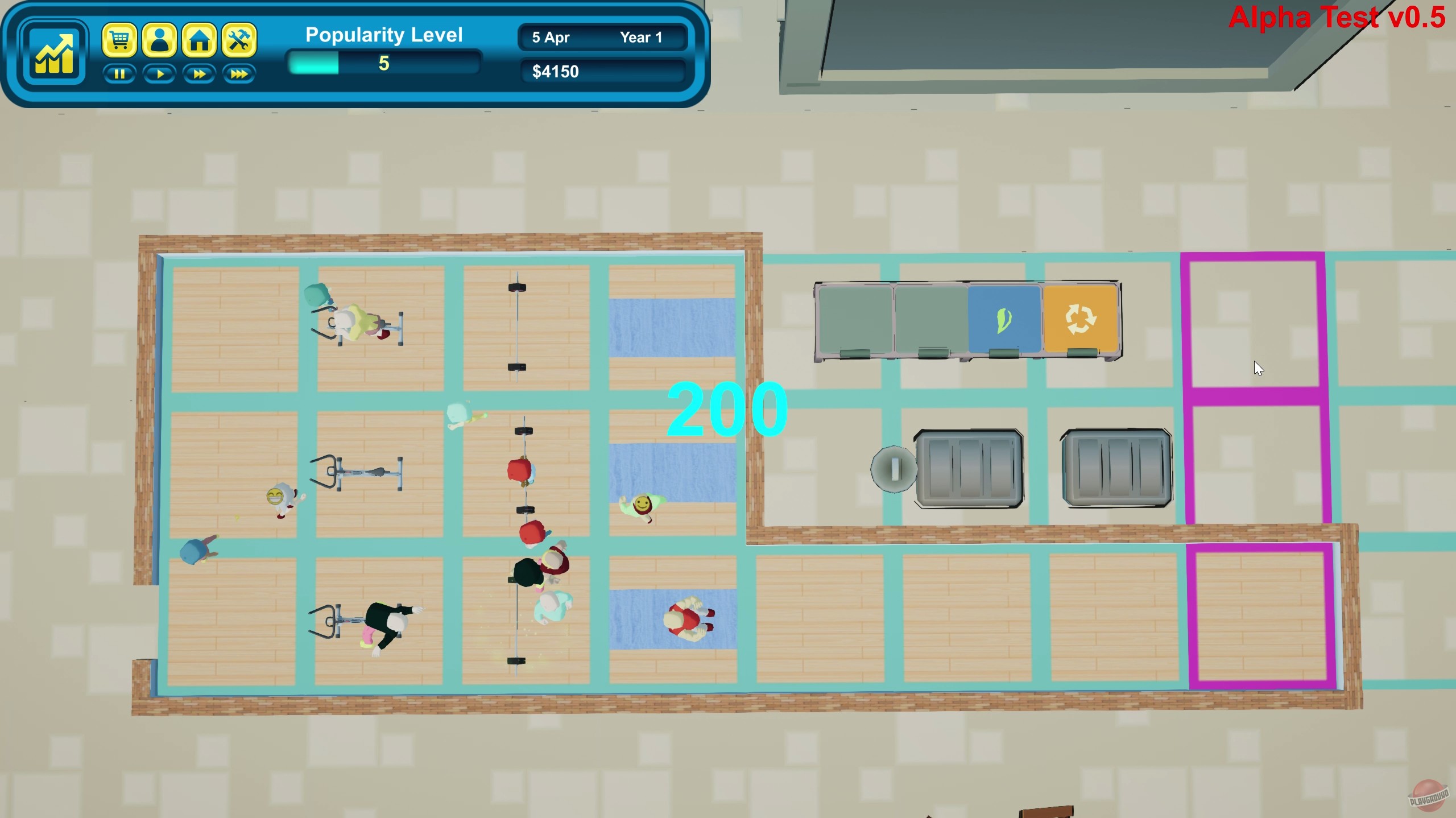Open the staff/customers panel via person icon

click(160, 40)
